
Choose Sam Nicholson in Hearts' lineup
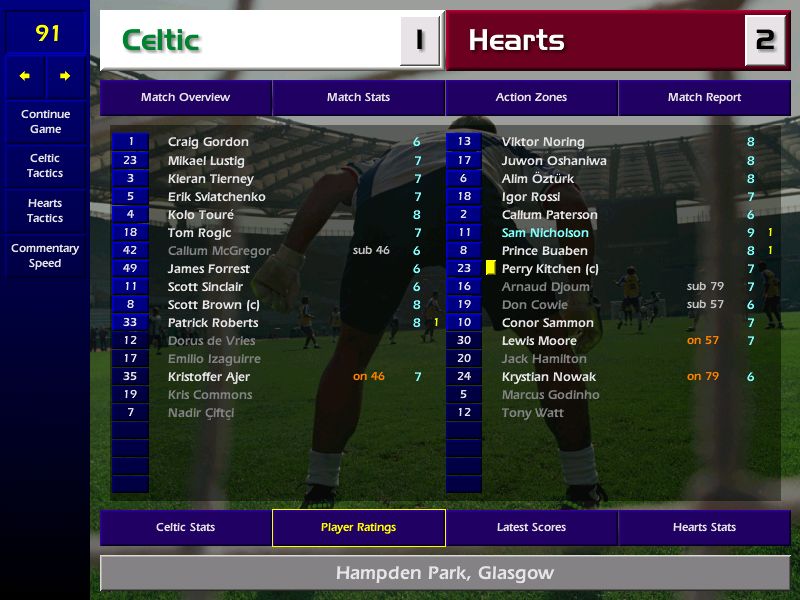(x=545, y=233)
